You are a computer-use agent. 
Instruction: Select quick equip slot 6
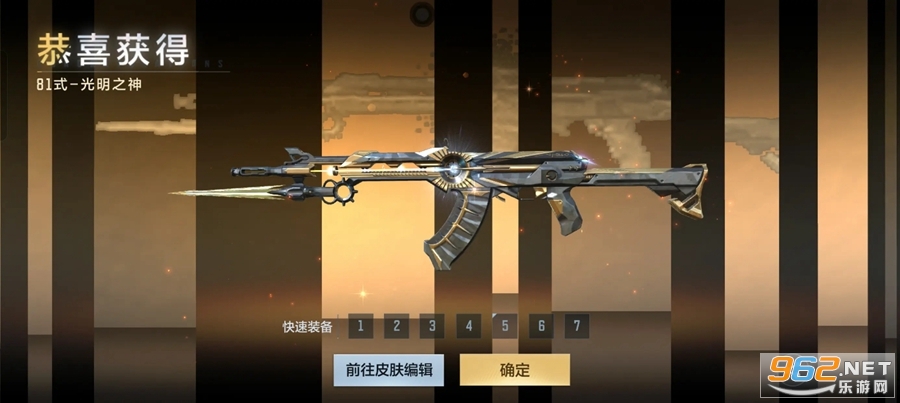(540, 326)
